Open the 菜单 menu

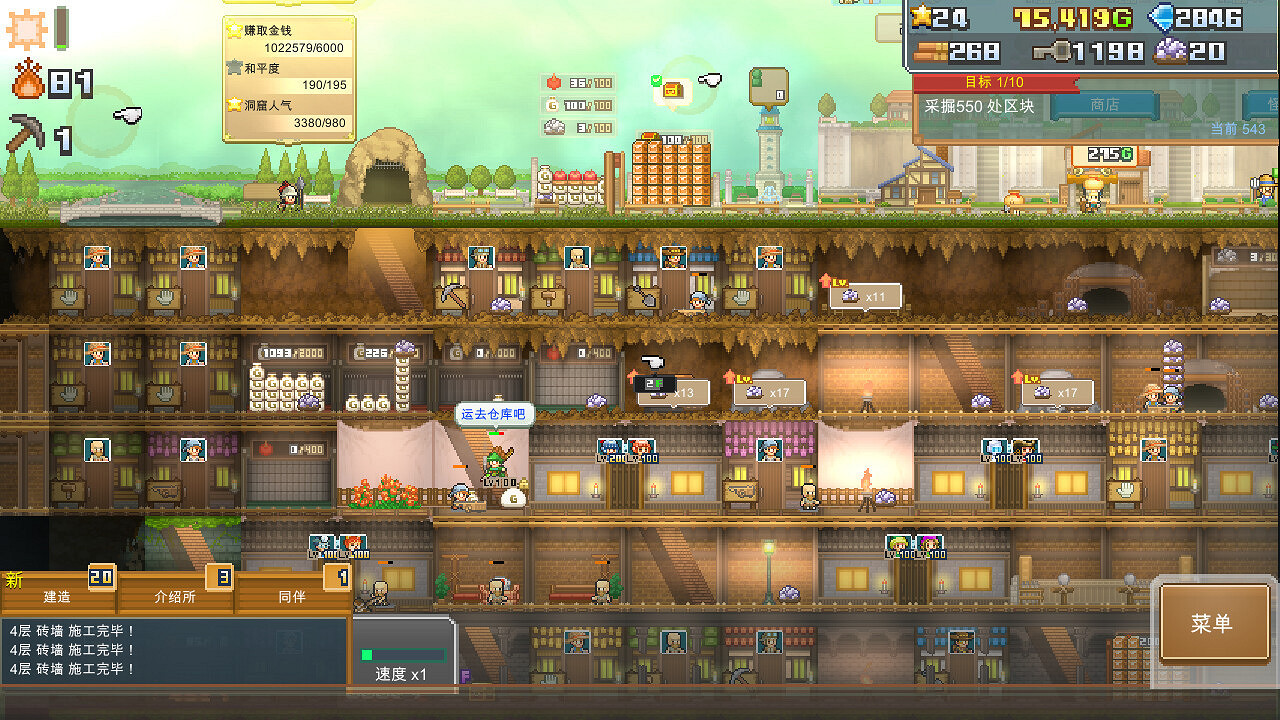tap(1214, 620)
